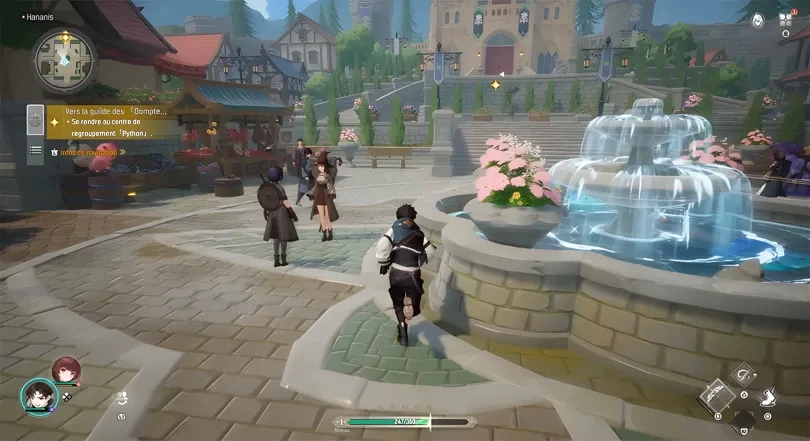
Task: Open the notification icon with red badge
Action: click(x=787, y=18)
